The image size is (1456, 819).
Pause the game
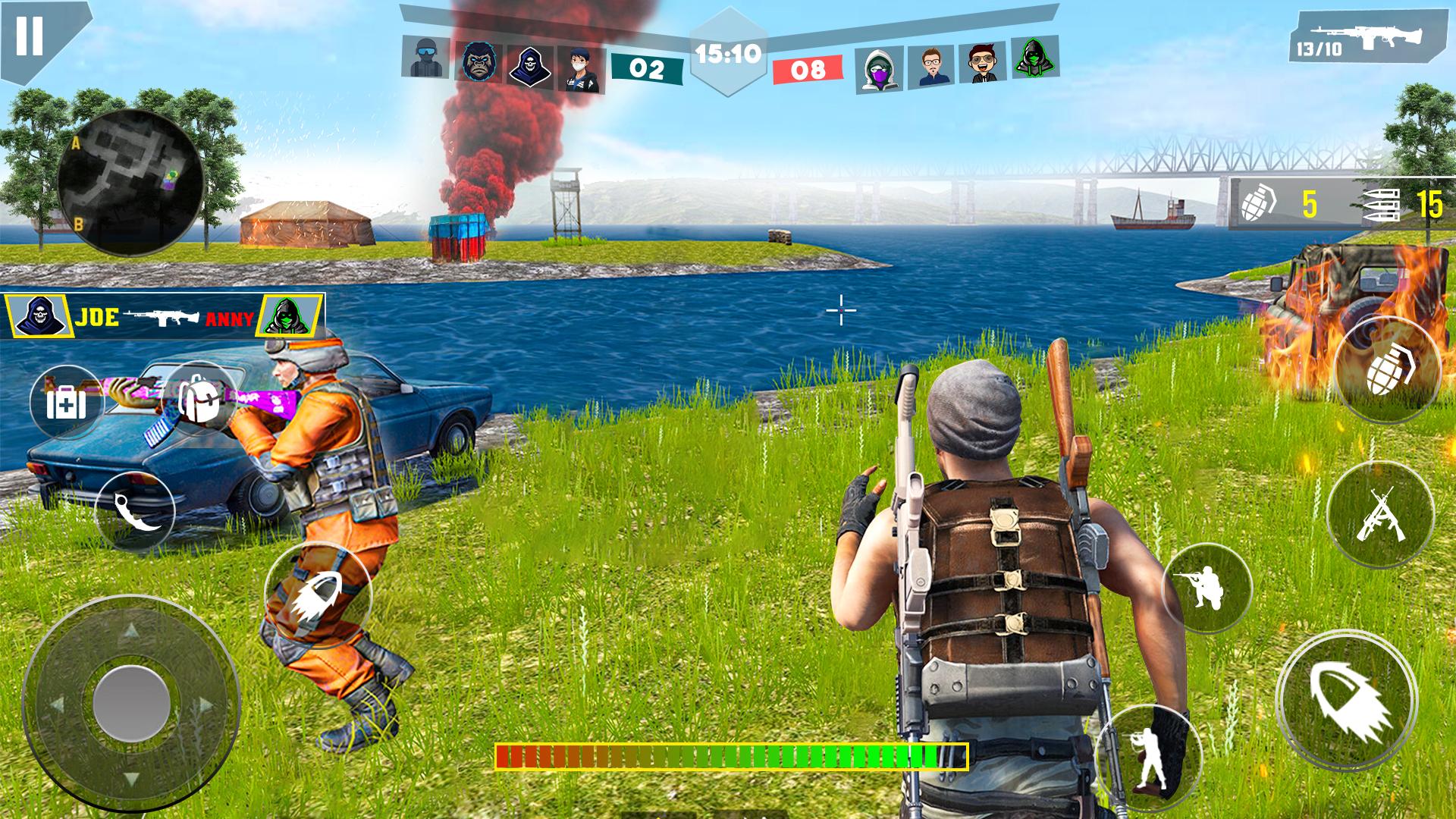30,36
